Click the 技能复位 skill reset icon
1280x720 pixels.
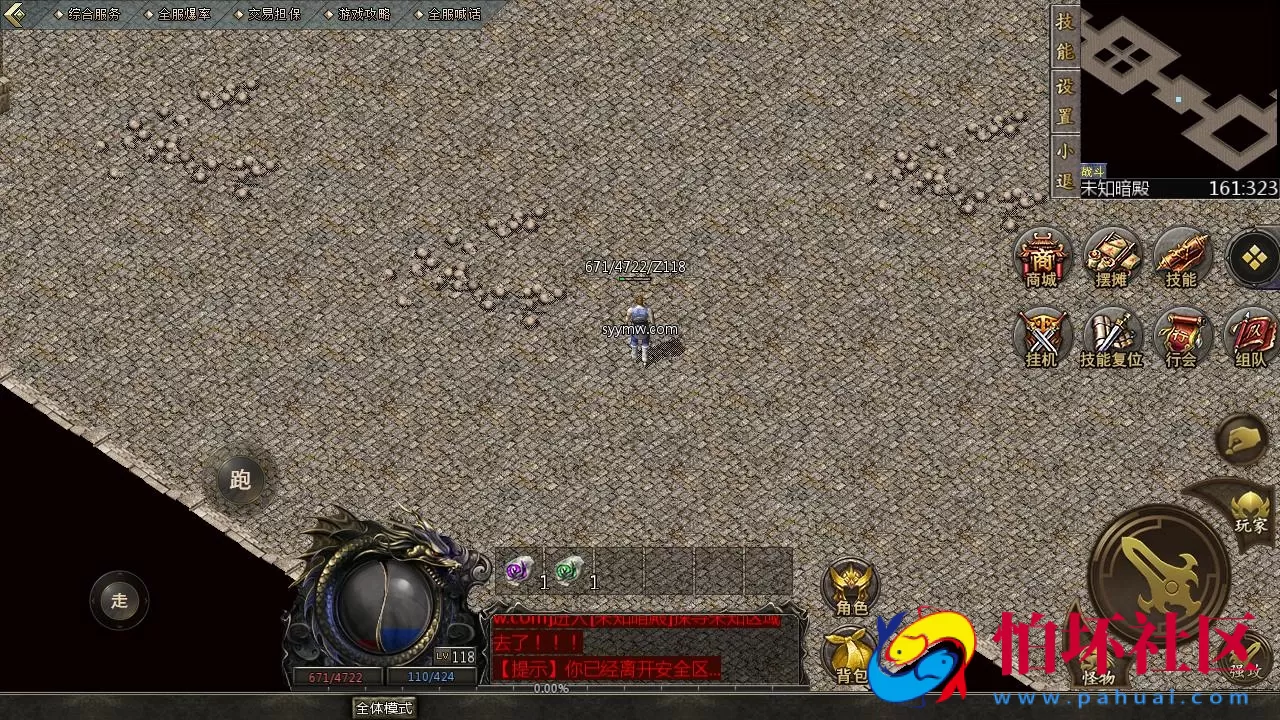click(x=1111, y=338)
